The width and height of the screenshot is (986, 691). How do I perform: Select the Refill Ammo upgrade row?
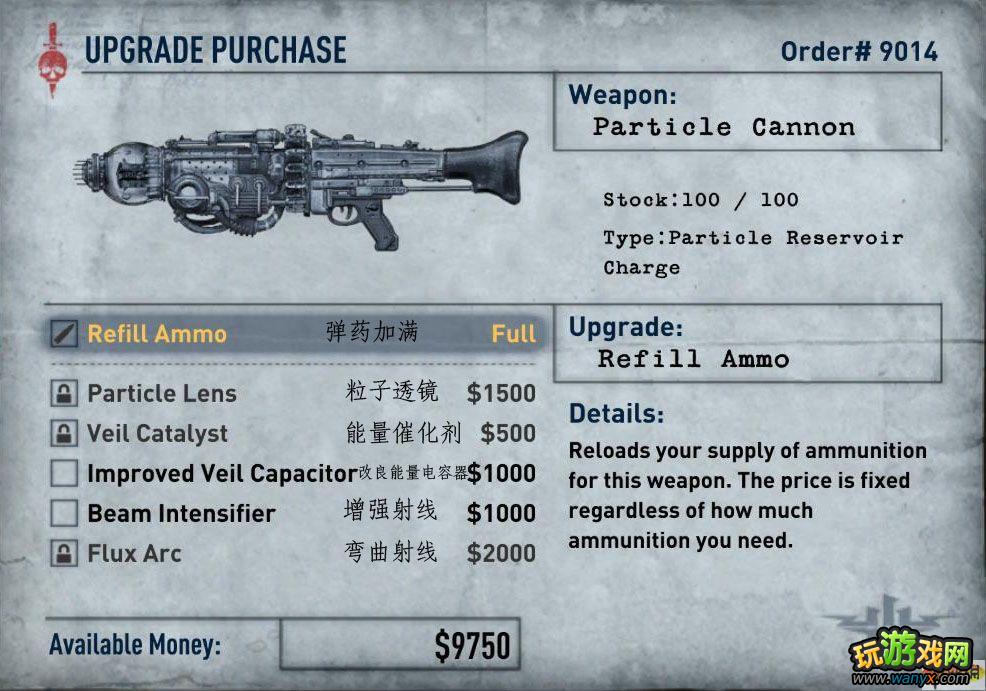pyautogui.click(x=290, y=334)
